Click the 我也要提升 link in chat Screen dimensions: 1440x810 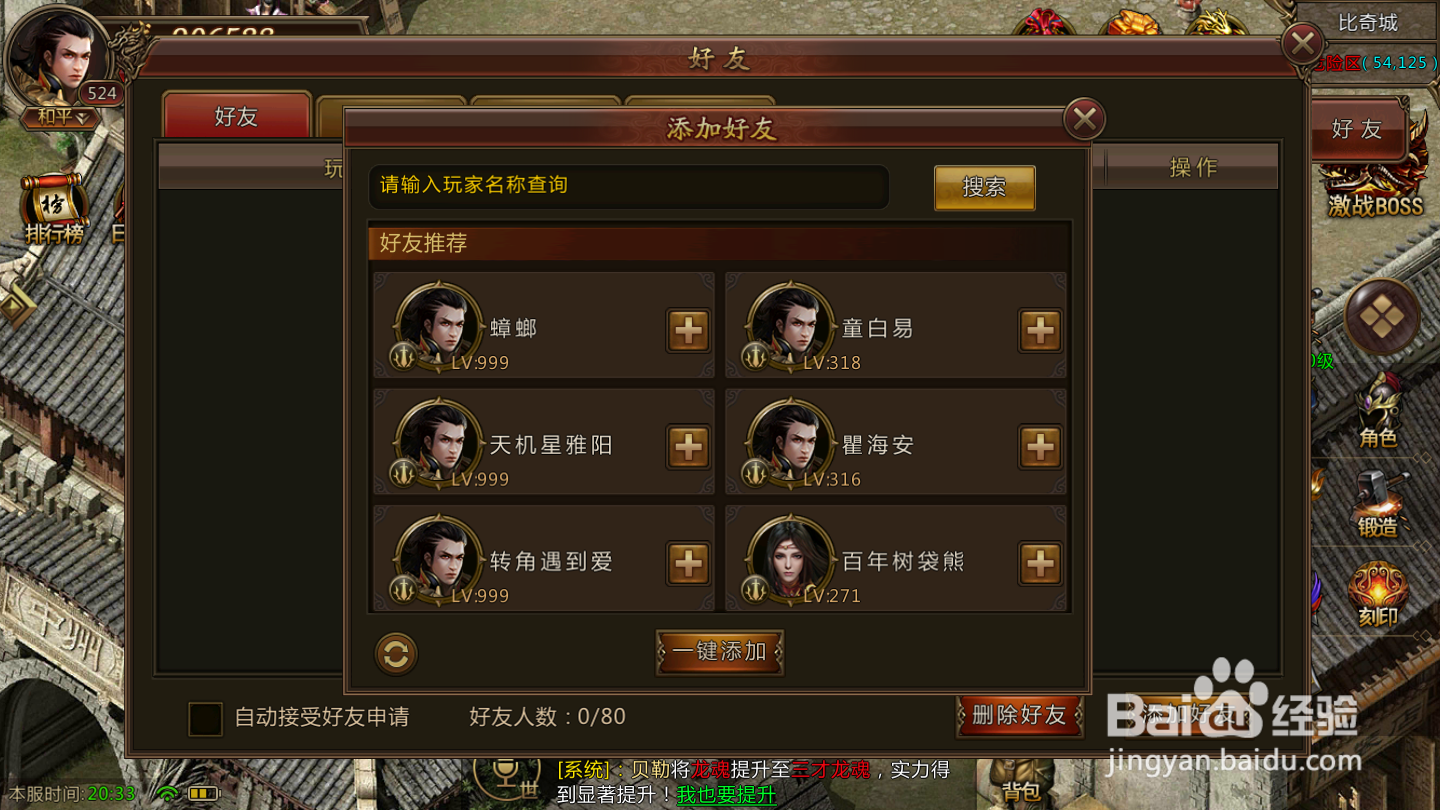coord(726,795)
